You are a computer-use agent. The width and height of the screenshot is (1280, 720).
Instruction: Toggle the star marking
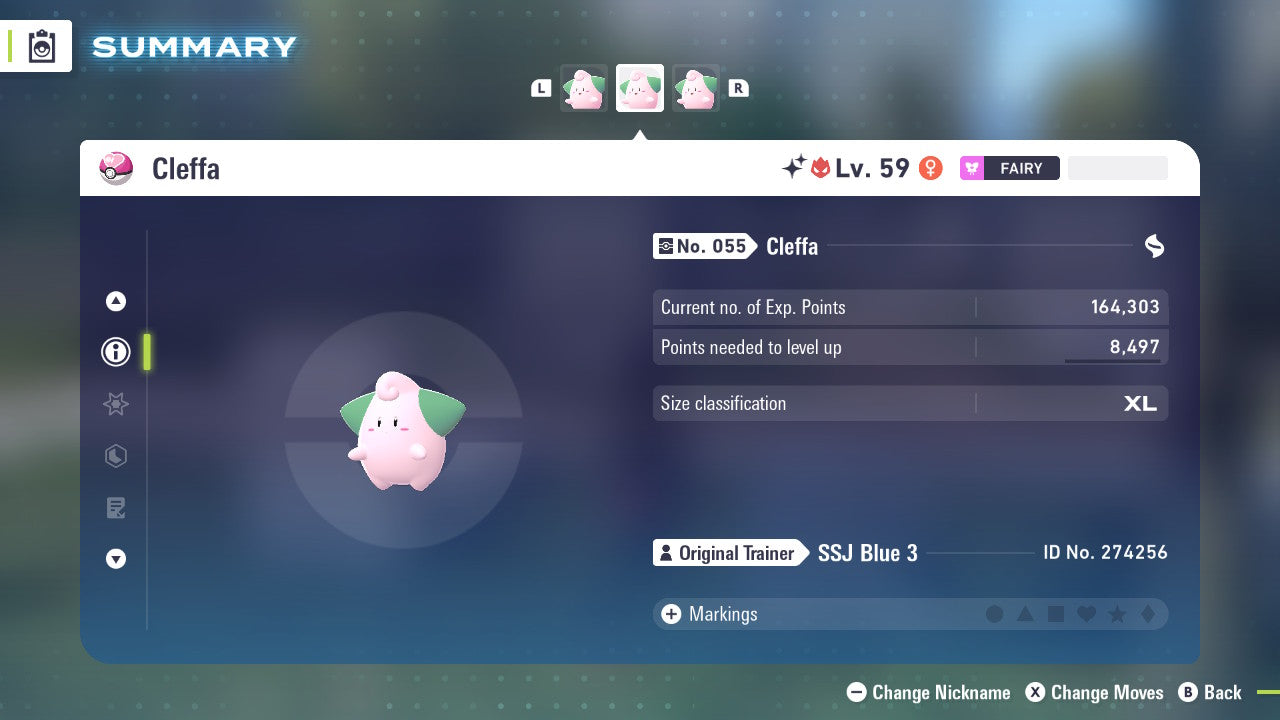(x=1116, y=614)
